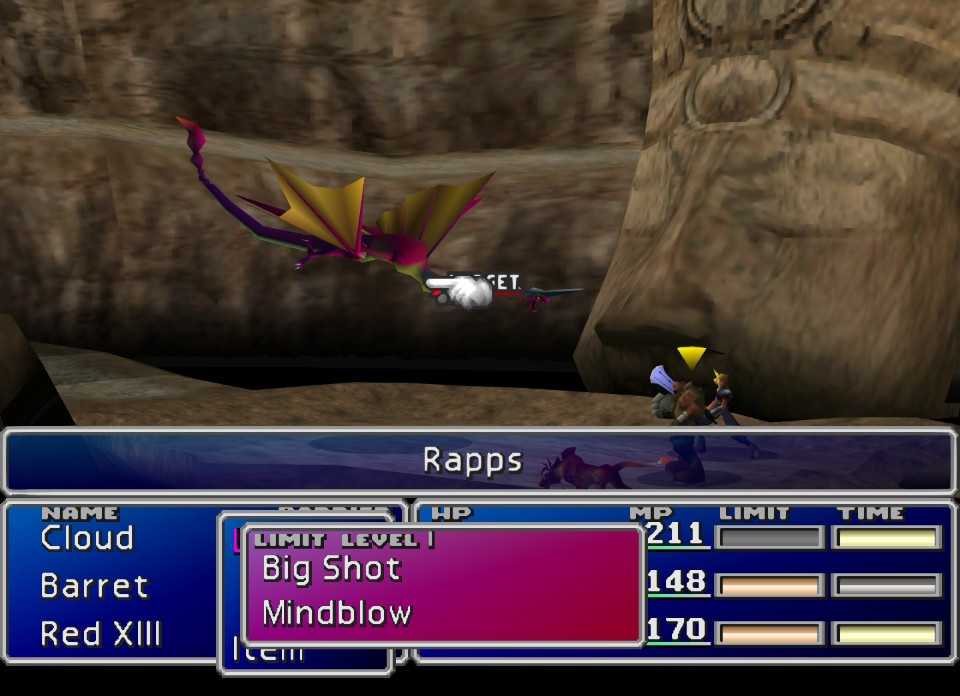This screenshot has width=960, height=696.
Task: Select Red XIII in the party list
Action: [100, 633]
